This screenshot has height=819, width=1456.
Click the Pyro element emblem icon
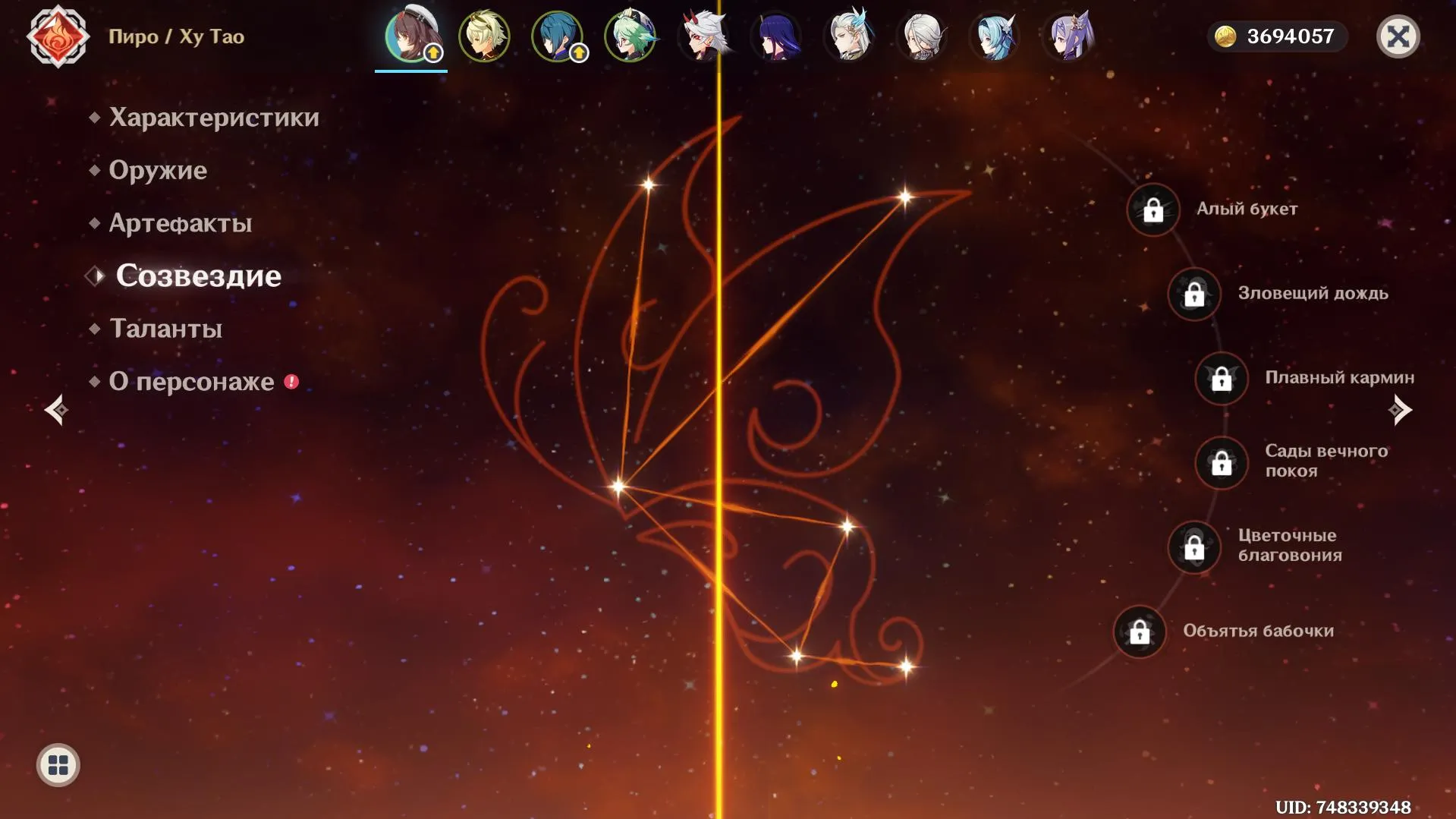pos(58,36)
